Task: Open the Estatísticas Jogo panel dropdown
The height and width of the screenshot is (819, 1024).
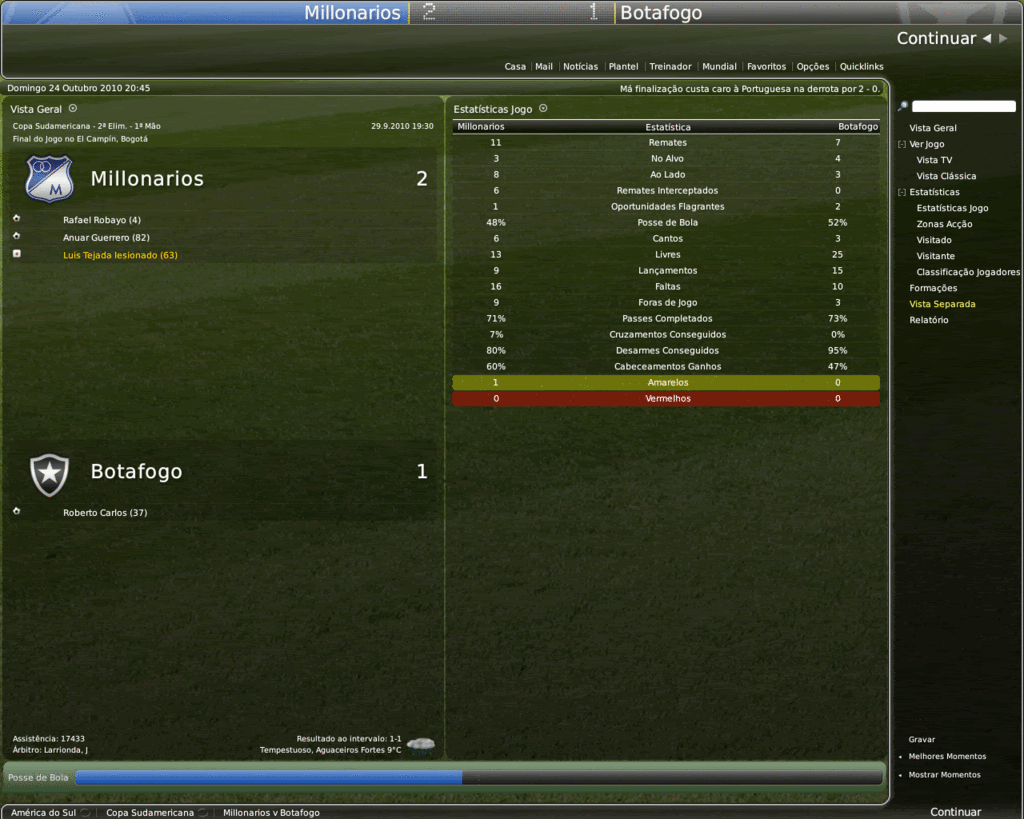Action: [543, 108]
